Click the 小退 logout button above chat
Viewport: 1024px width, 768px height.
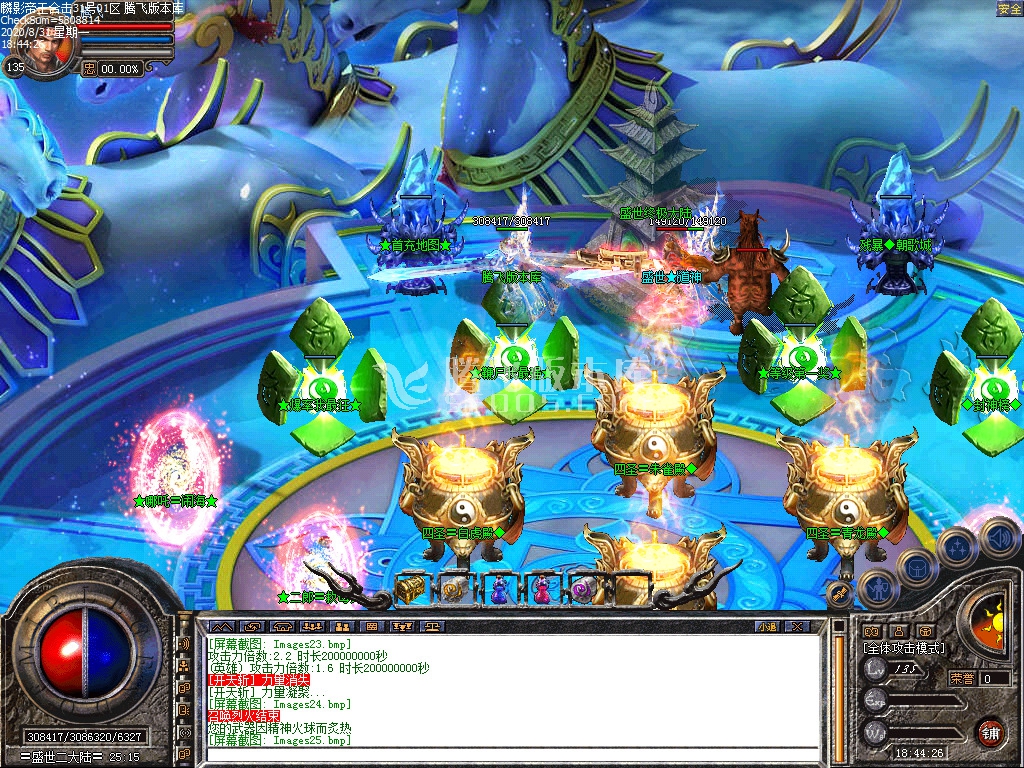tap(767, 626)
